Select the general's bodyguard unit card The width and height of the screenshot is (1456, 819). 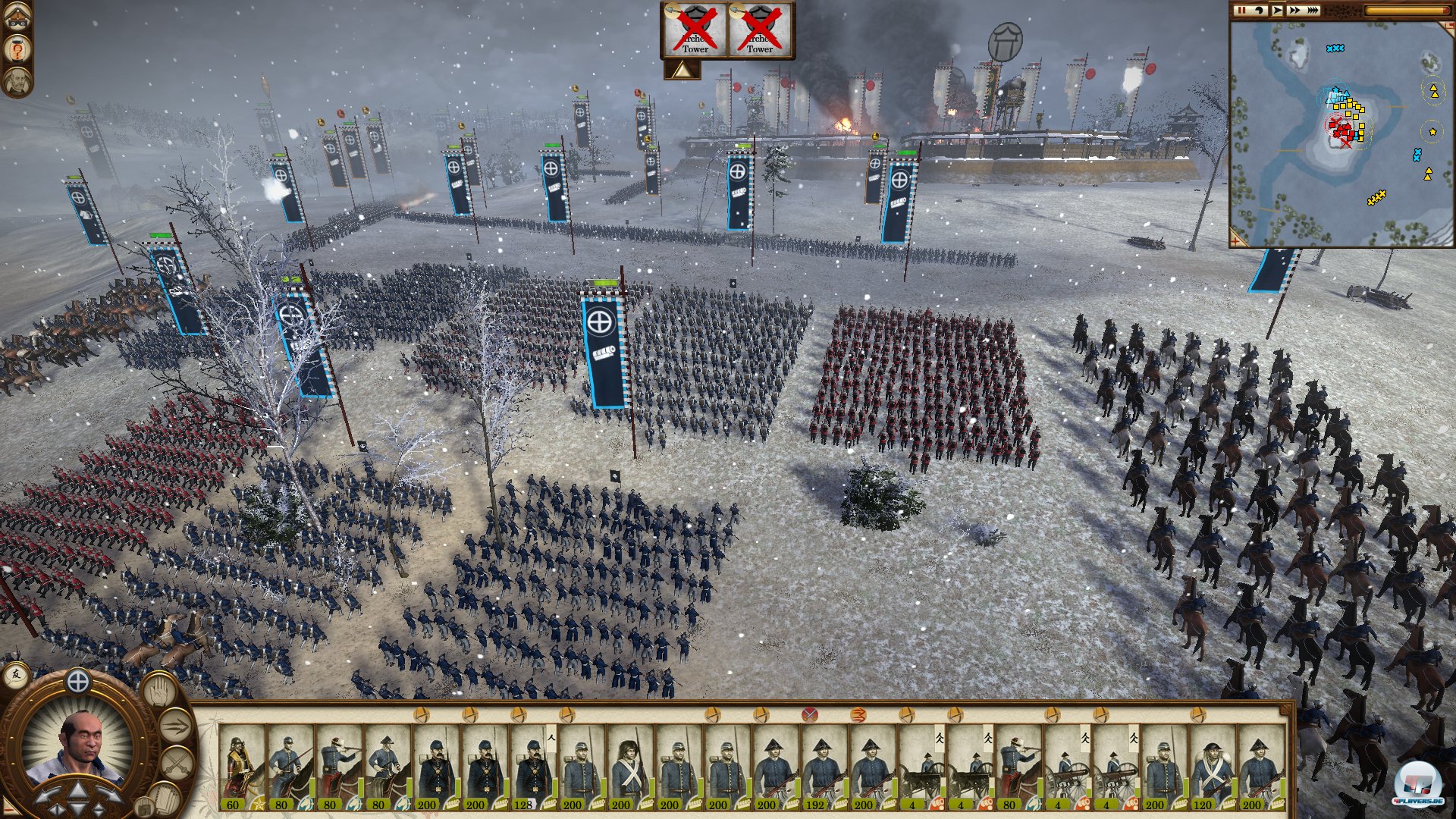(x=241, y=767)
